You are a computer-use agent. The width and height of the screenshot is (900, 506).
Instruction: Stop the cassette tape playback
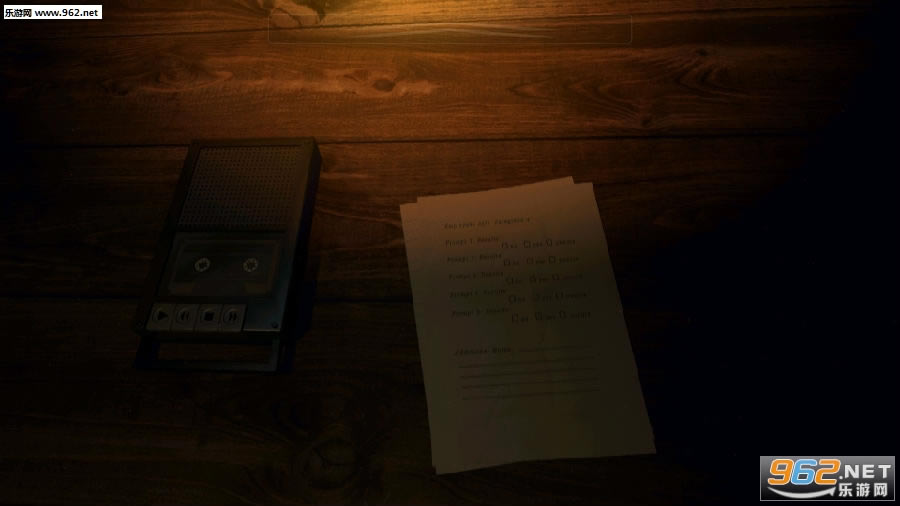tap(208, 318)
